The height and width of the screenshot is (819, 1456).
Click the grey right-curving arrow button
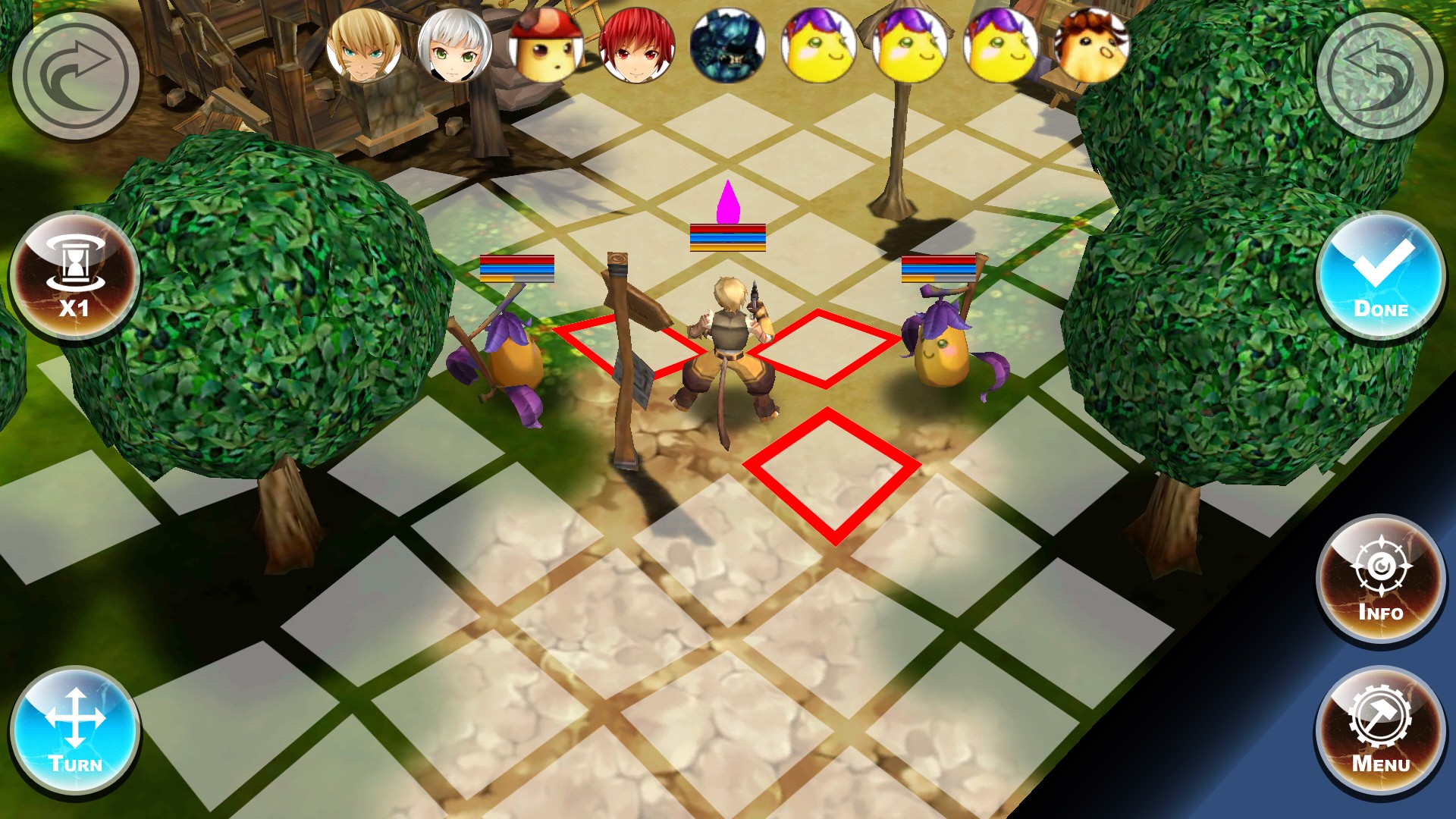pos(74,74)
